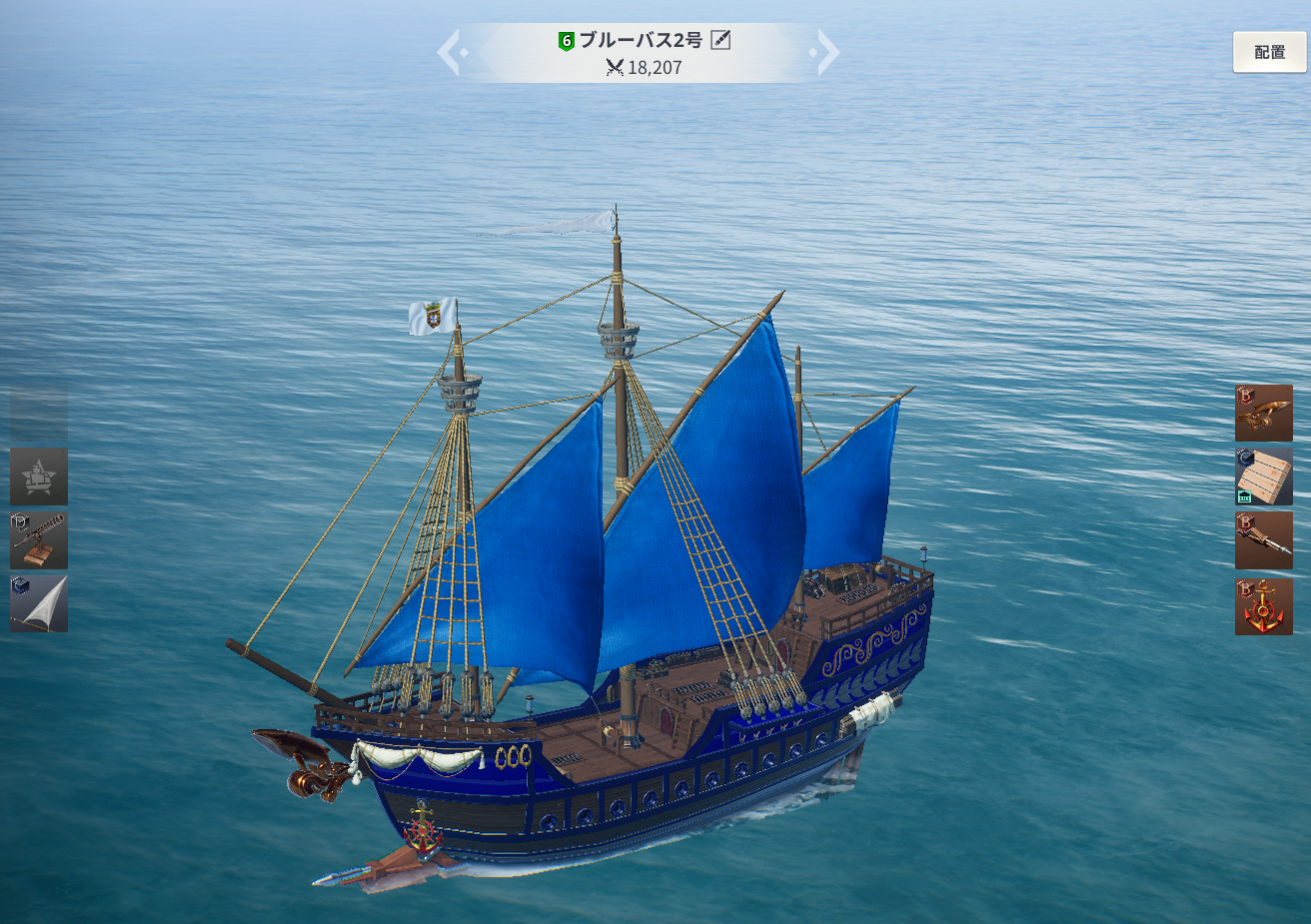Switch to the next ship with right arrow
Image resolution: width=1311 pixels, height=924 pixels.
click(827, 52)
